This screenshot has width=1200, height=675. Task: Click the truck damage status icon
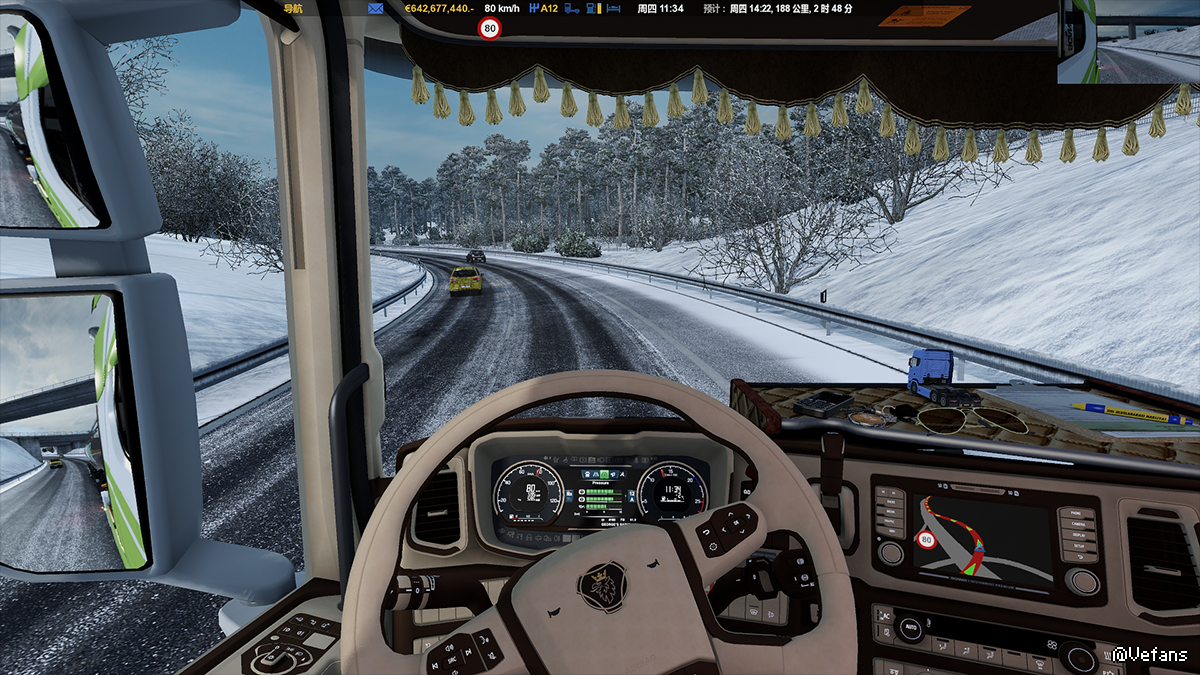click(572, 8)
